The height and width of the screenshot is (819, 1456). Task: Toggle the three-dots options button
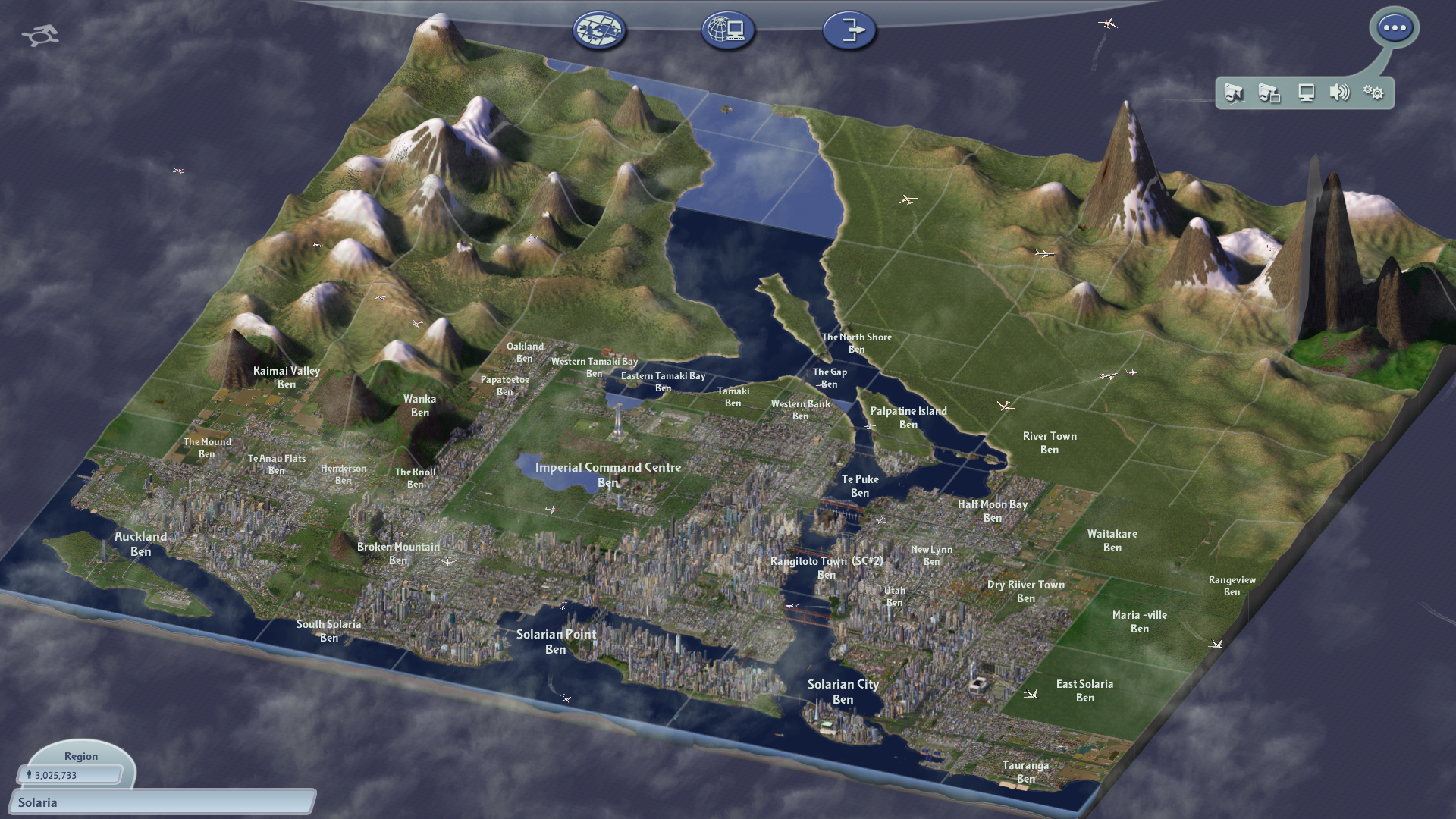pos(1394,28)
